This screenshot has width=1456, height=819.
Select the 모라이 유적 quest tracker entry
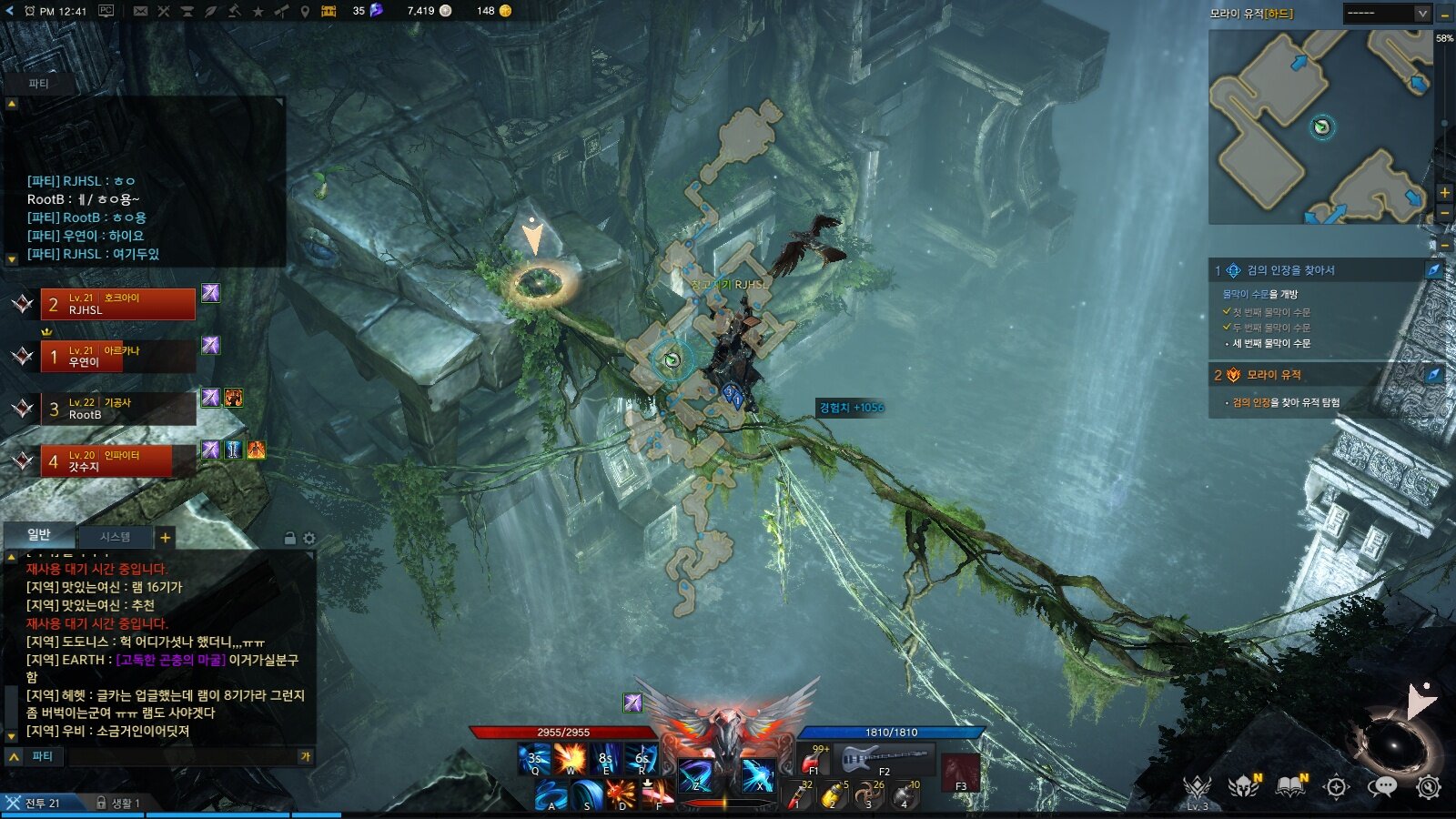(1274, 375)
